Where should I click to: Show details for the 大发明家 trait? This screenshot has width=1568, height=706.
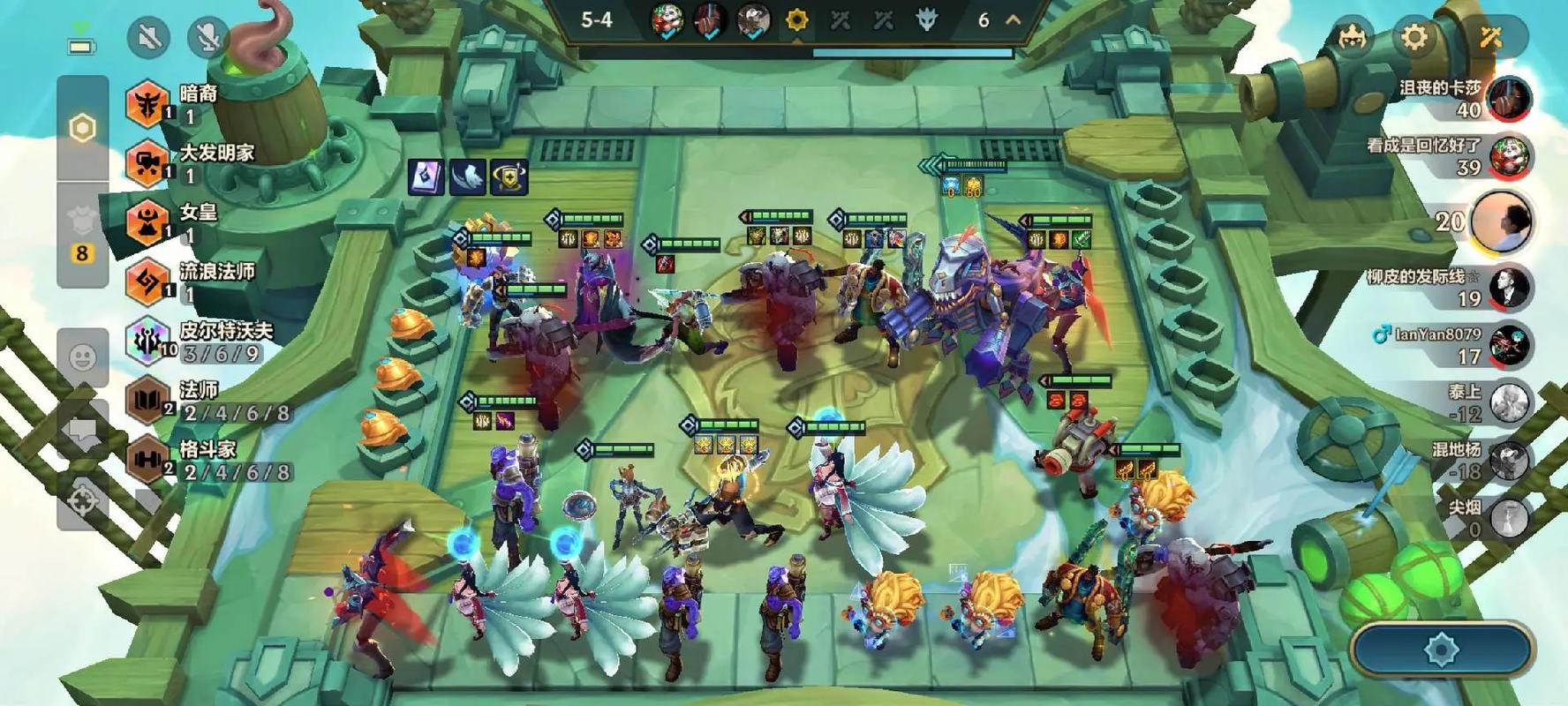pyautogui.click(x=148, y=163)
